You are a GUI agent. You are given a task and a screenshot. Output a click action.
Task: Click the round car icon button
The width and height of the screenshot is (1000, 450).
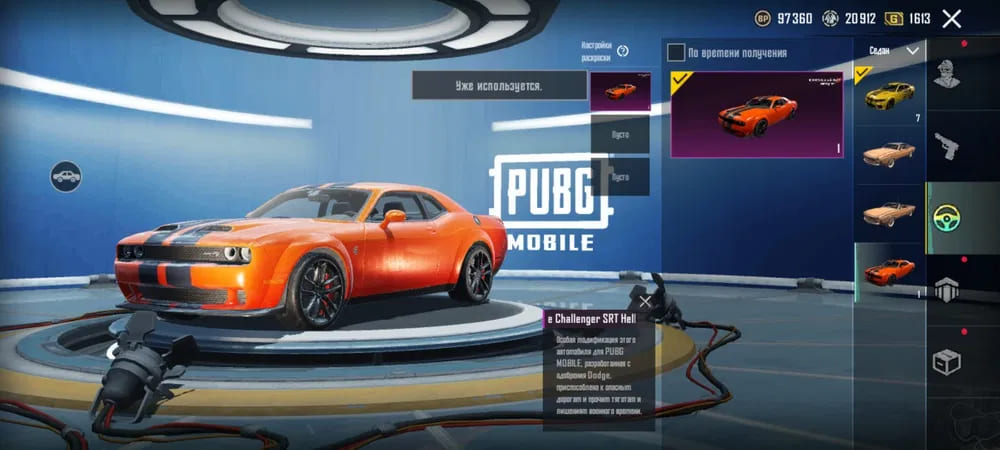point(66,176)
